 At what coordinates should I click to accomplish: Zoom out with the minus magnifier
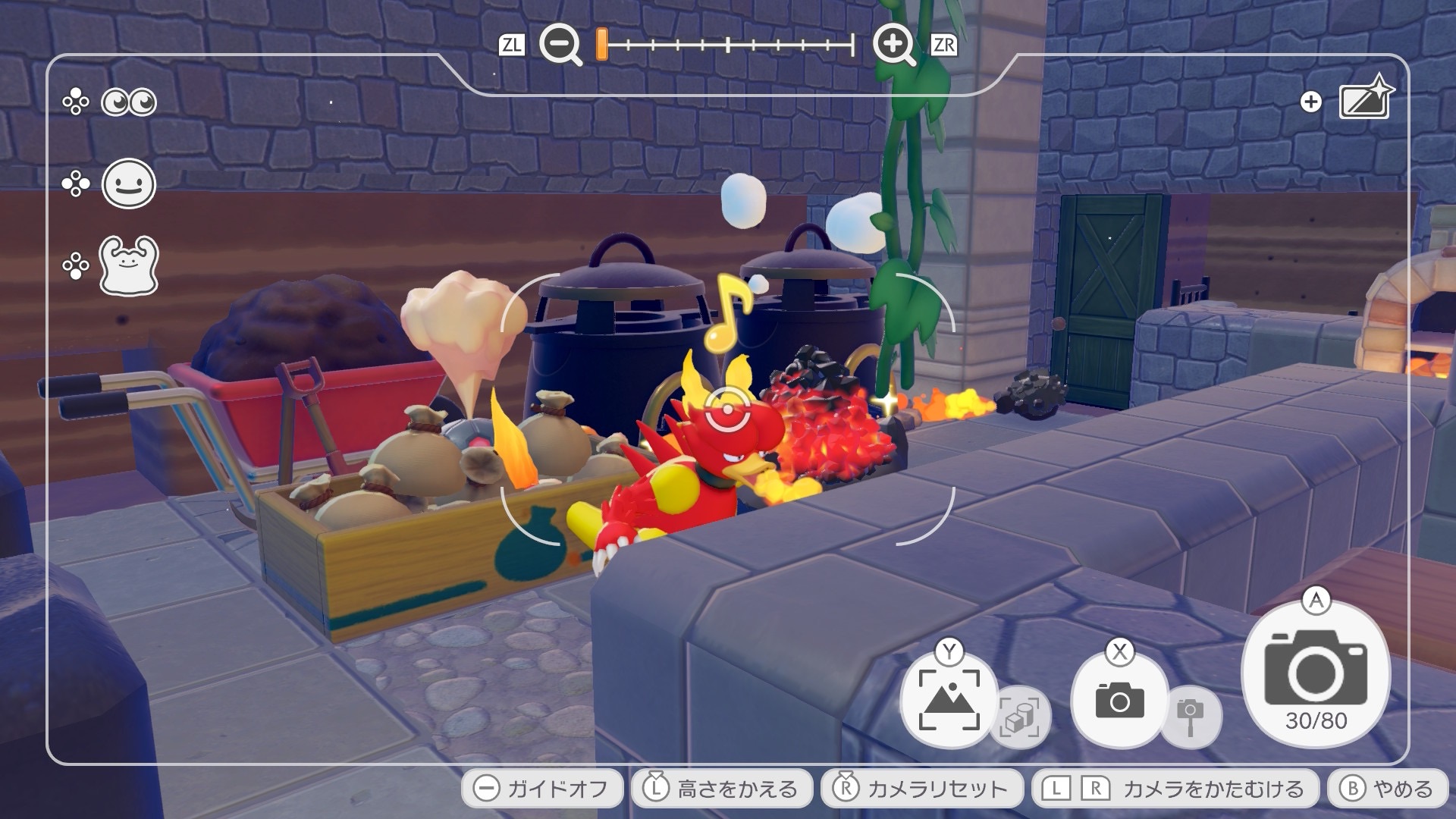pos(560,45)
